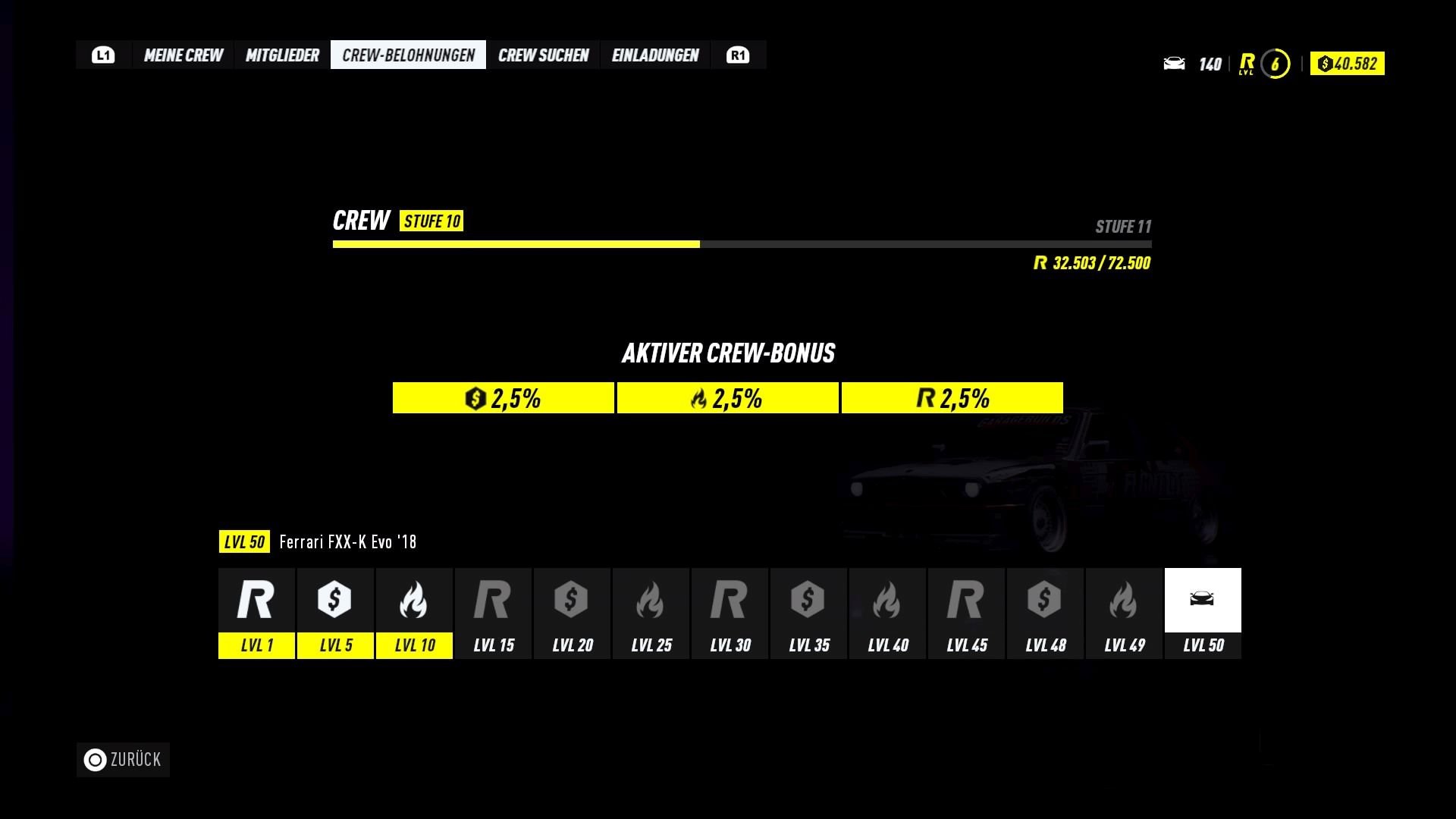This screenshot has width=1456, height=819.
Task: Select the highlighted LVL 50 Ferrari reward
Action: point(1203,613)
